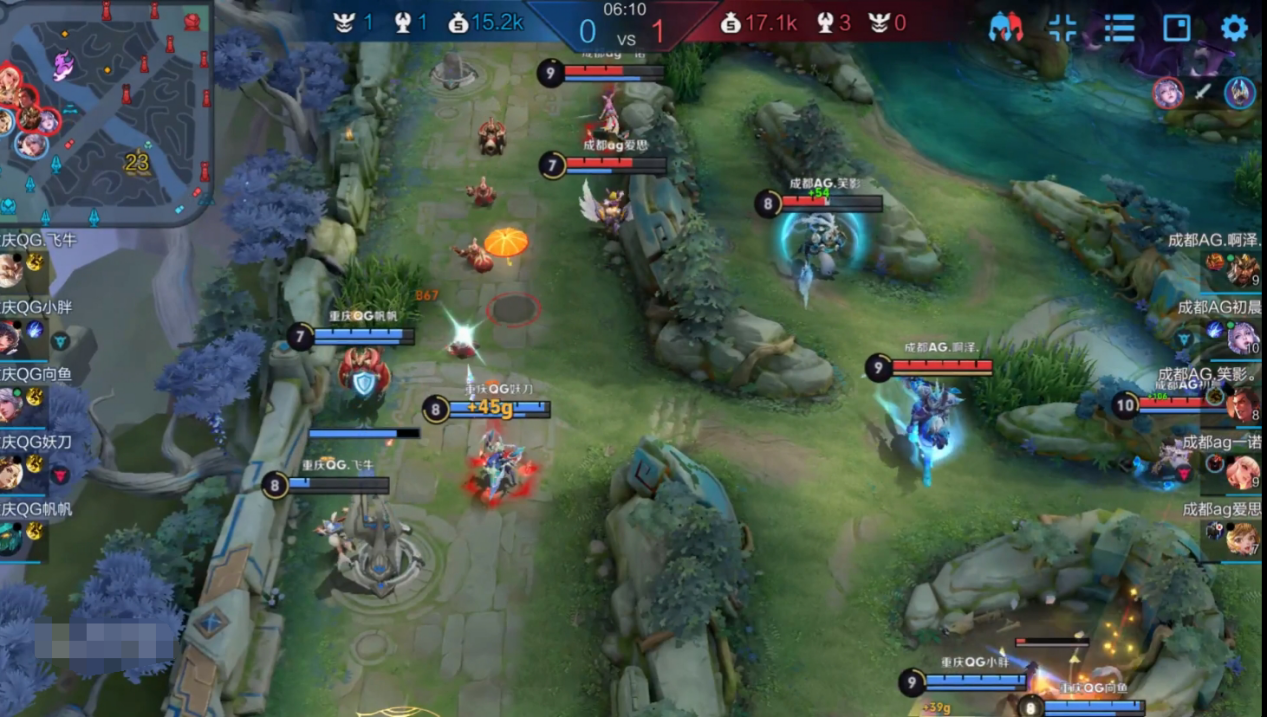This screenshot has height=717, width=1267.
Task: Click the team helmets comparison icon
Action: click(1005, 28)
